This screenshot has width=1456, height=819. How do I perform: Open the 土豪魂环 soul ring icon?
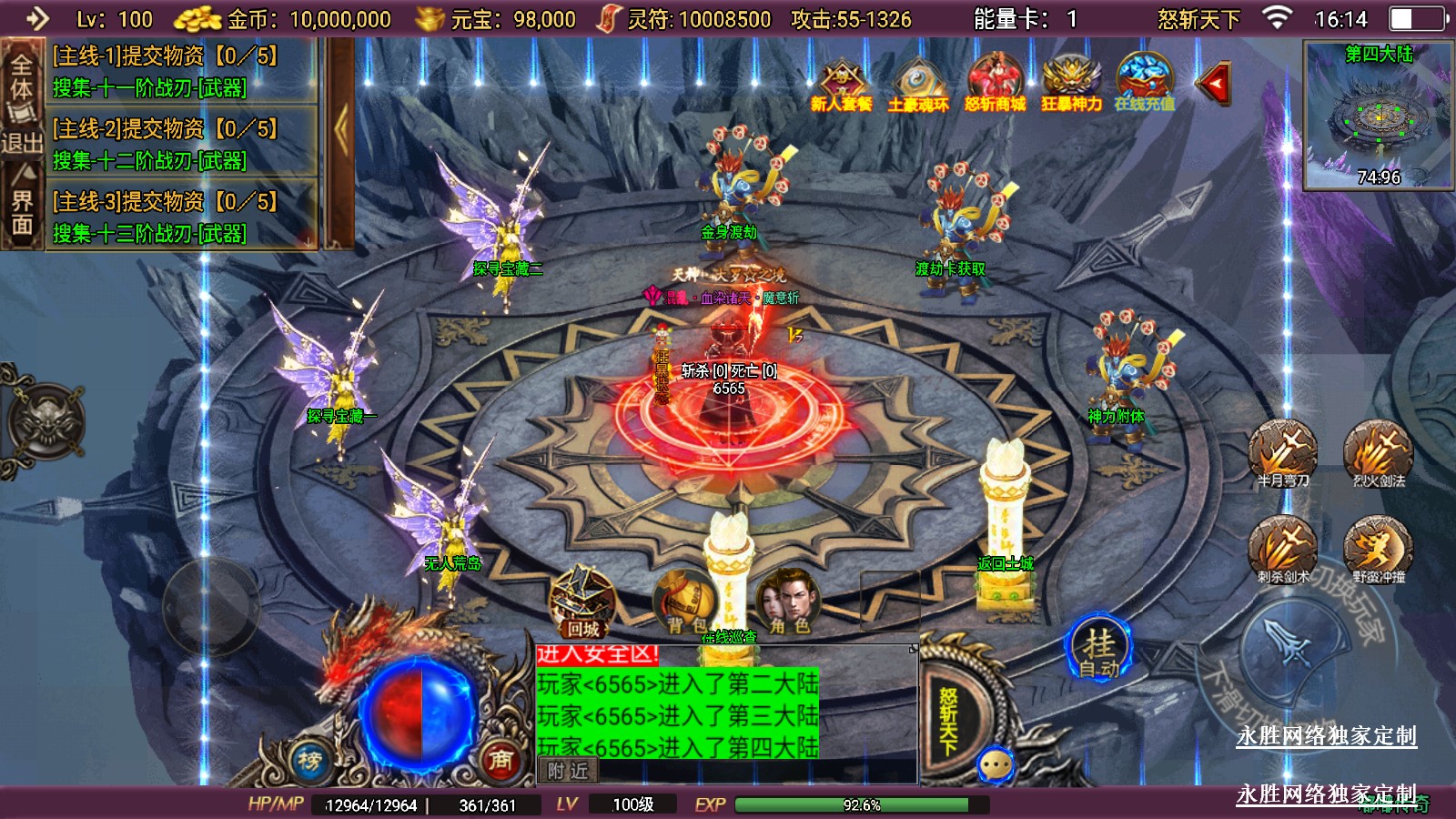tap(918, 83)
